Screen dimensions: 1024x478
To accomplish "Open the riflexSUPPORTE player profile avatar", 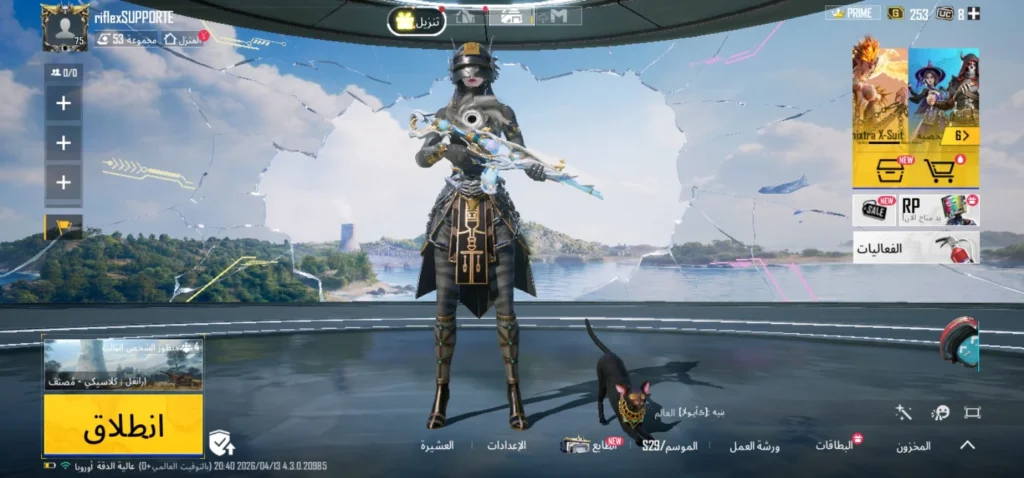I will 64,27.
